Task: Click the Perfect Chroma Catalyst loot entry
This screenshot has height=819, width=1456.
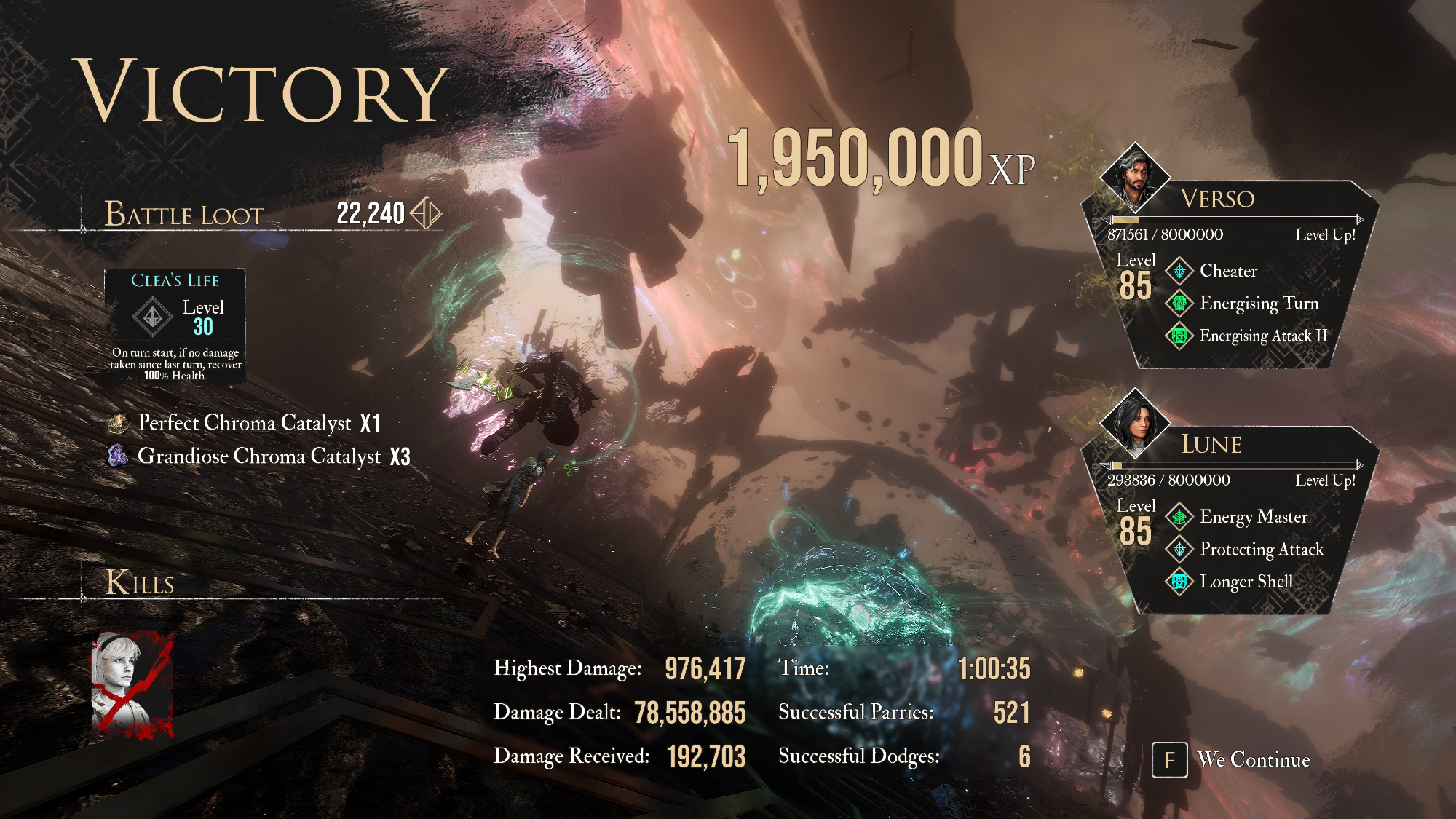Action: point(245,423)
